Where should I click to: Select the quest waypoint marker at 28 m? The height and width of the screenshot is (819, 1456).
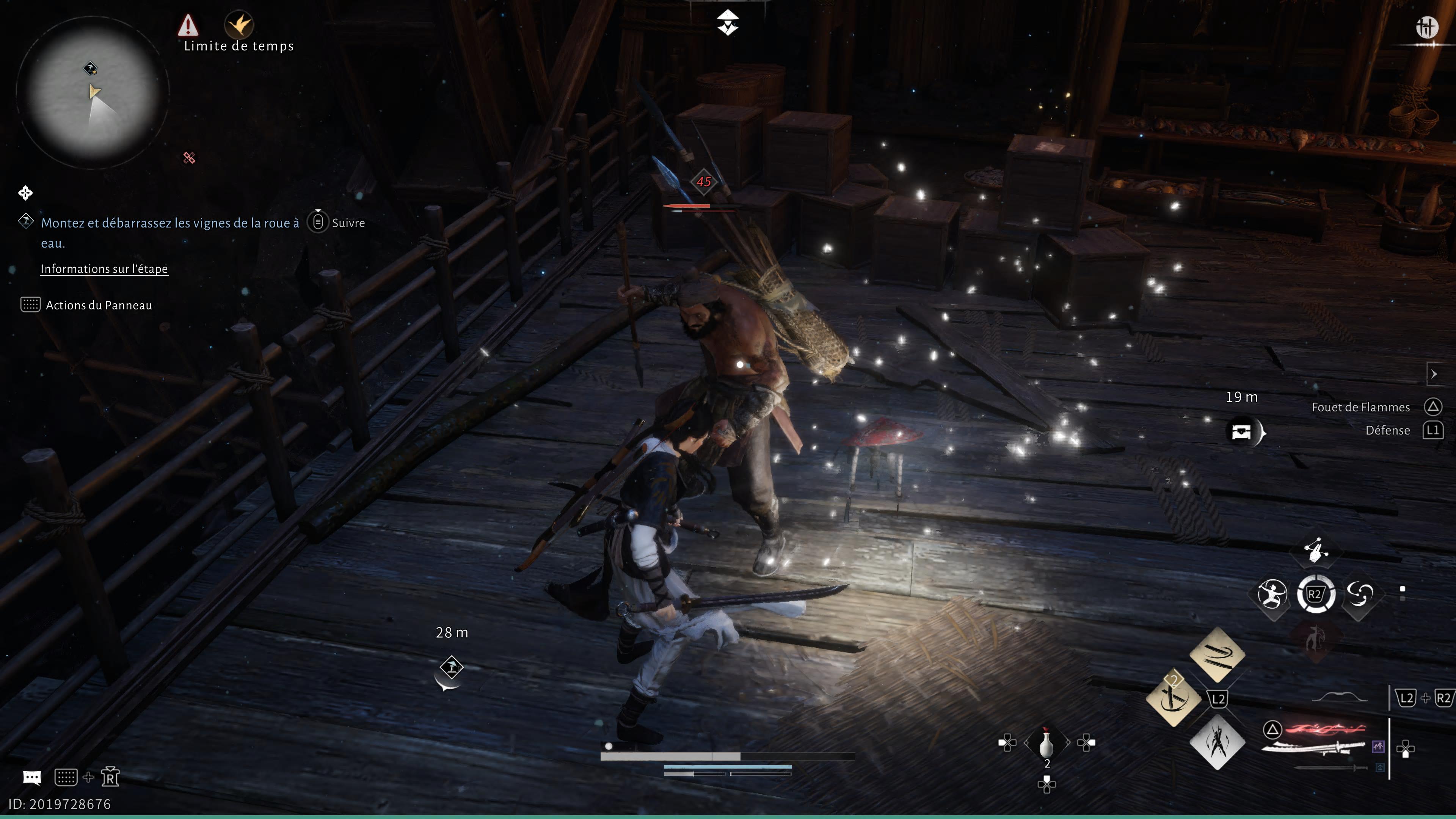(x=451, y=667)
